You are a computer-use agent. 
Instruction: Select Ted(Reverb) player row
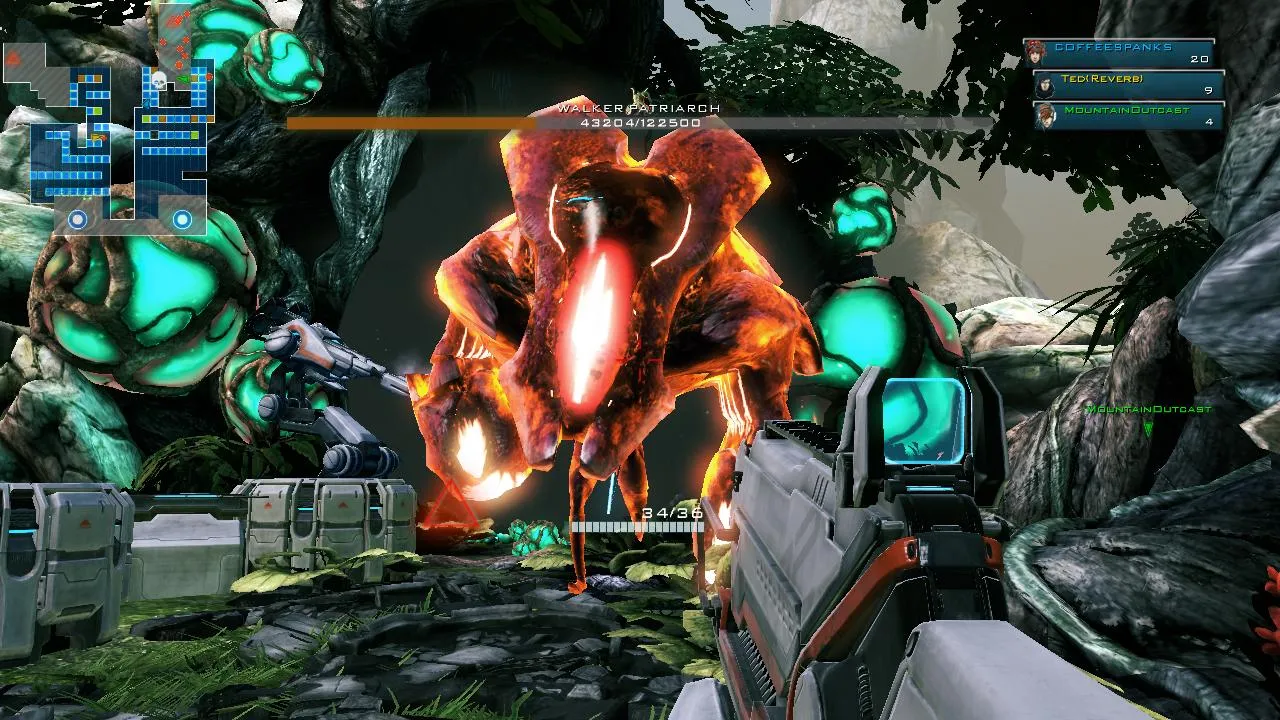click(1128, 85)
